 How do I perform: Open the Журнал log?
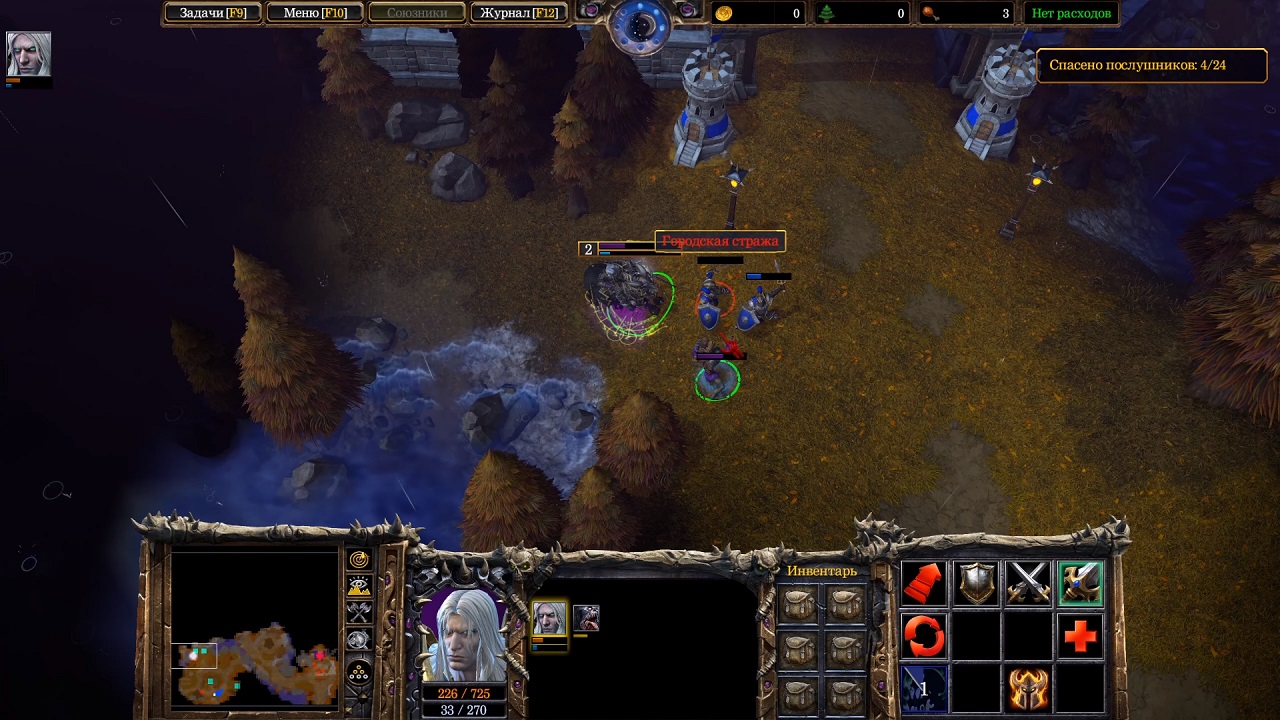(518, 13)
